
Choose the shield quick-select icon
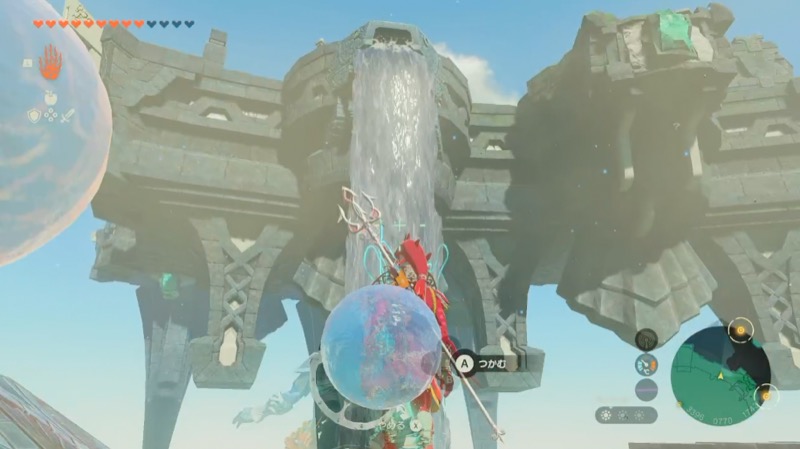(33, 116)
